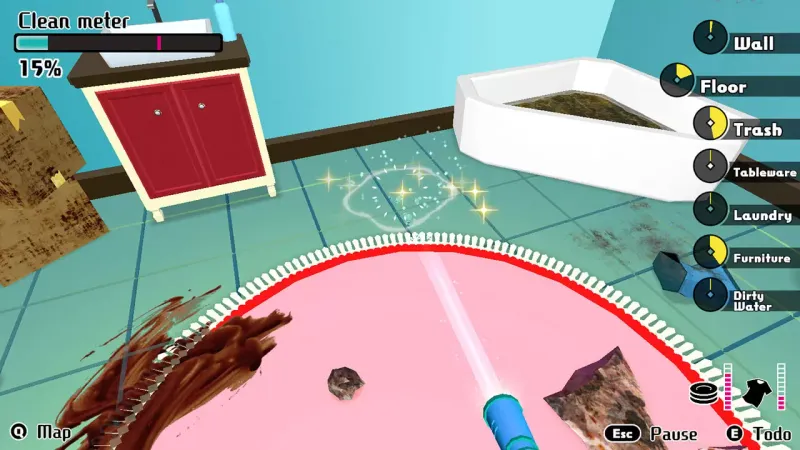The height and width of the screenshot is (450, 800).
Task: Click the T-shirt laundry icon
Action: click(756, 390)
